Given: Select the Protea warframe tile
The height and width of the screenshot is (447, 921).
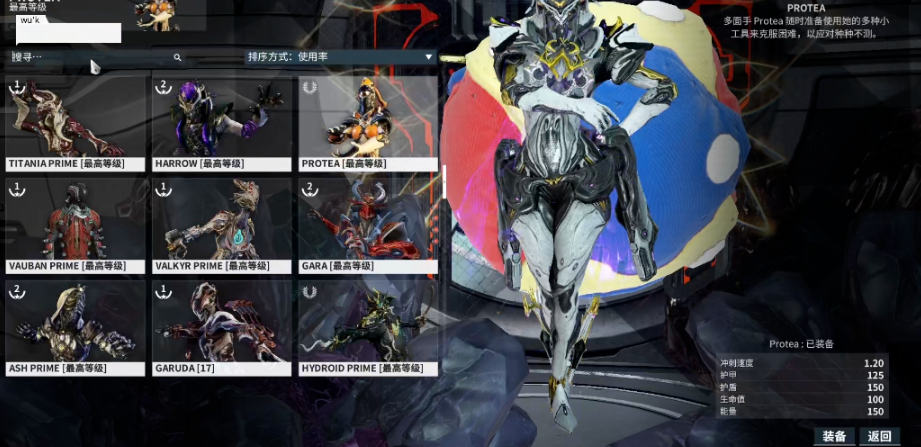Looking at the screenshot, I should [x=368, y=121].
